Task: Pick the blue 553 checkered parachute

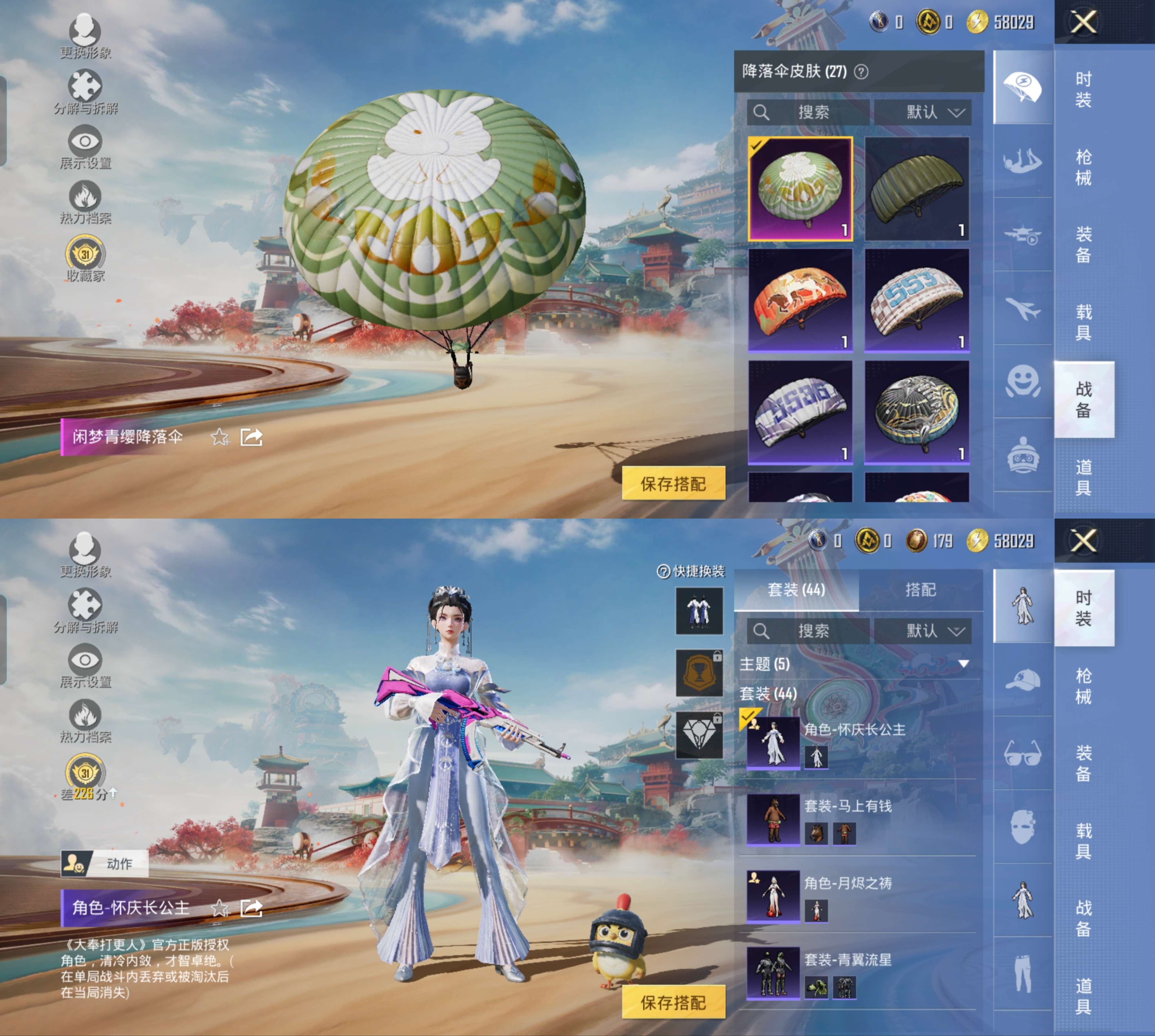Action: (x=916, y=300)
